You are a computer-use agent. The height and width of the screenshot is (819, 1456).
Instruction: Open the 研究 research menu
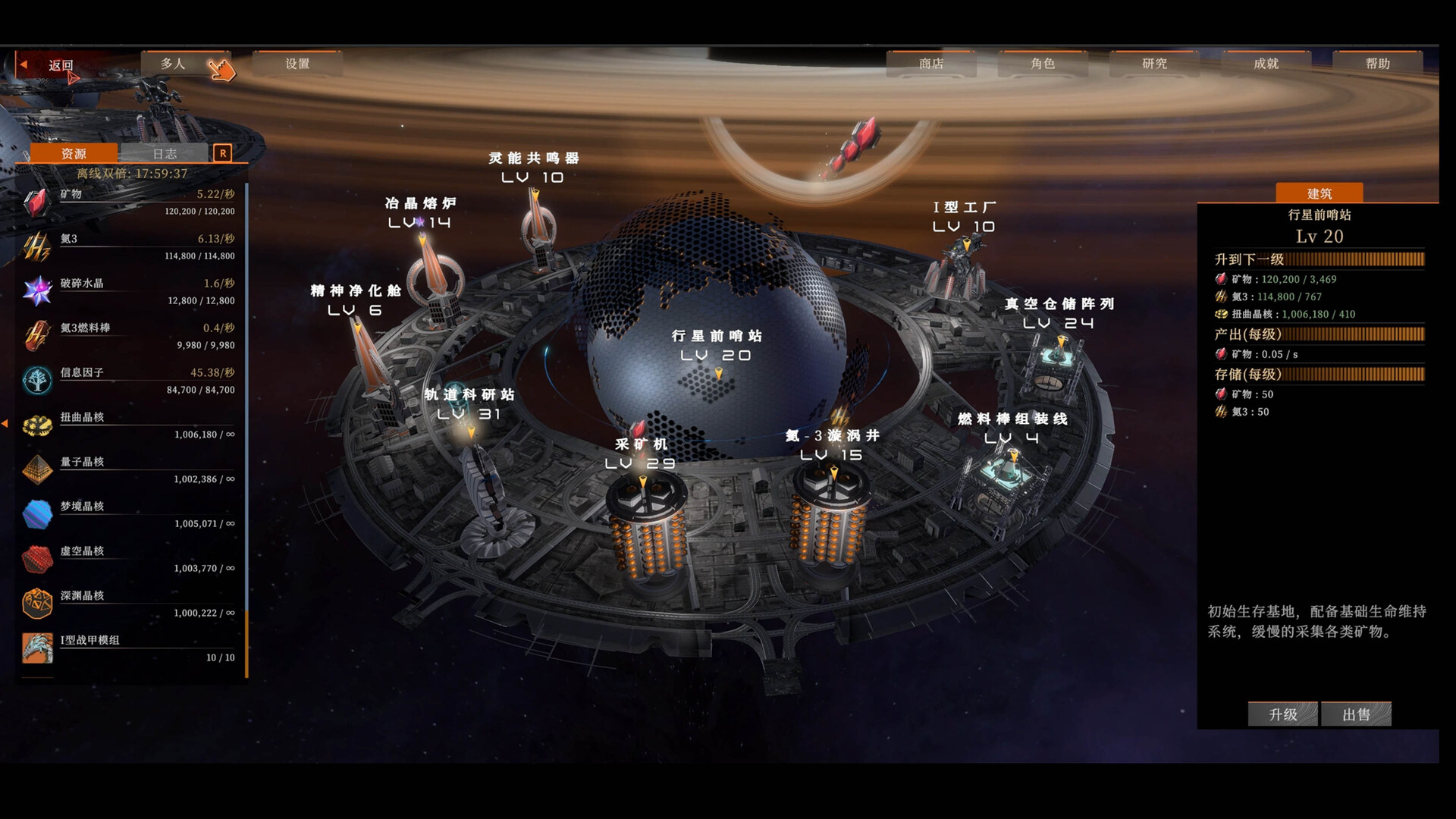1152,64
